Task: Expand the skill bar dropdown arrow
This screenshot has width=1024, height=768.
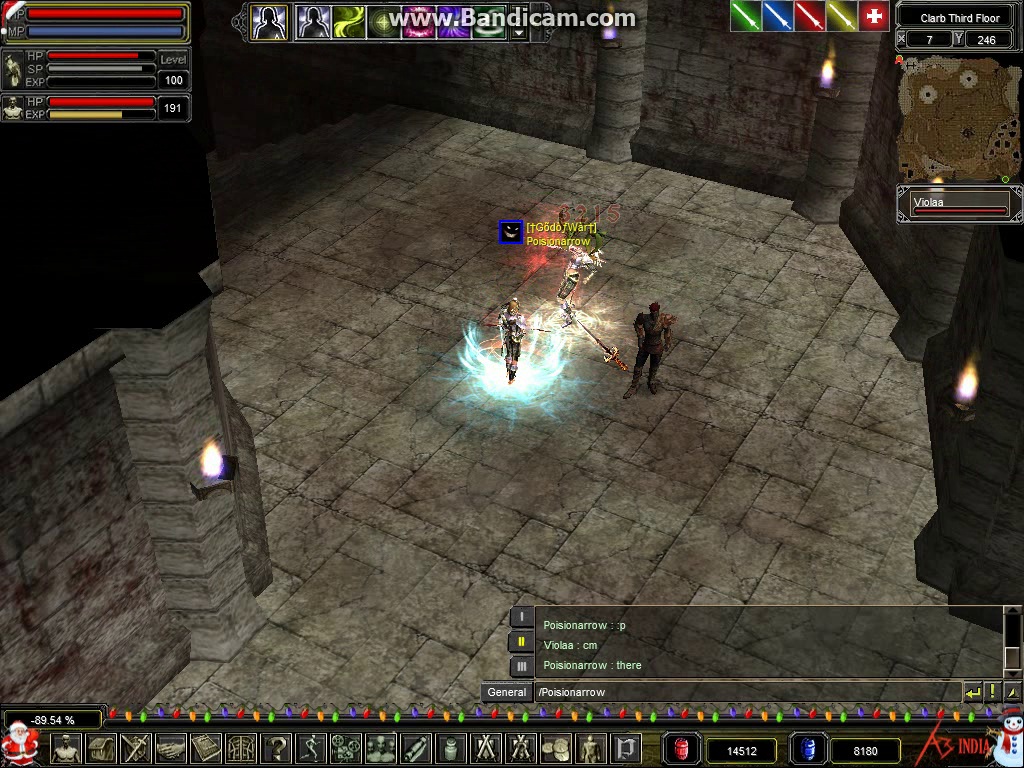Action: (518, 32)
